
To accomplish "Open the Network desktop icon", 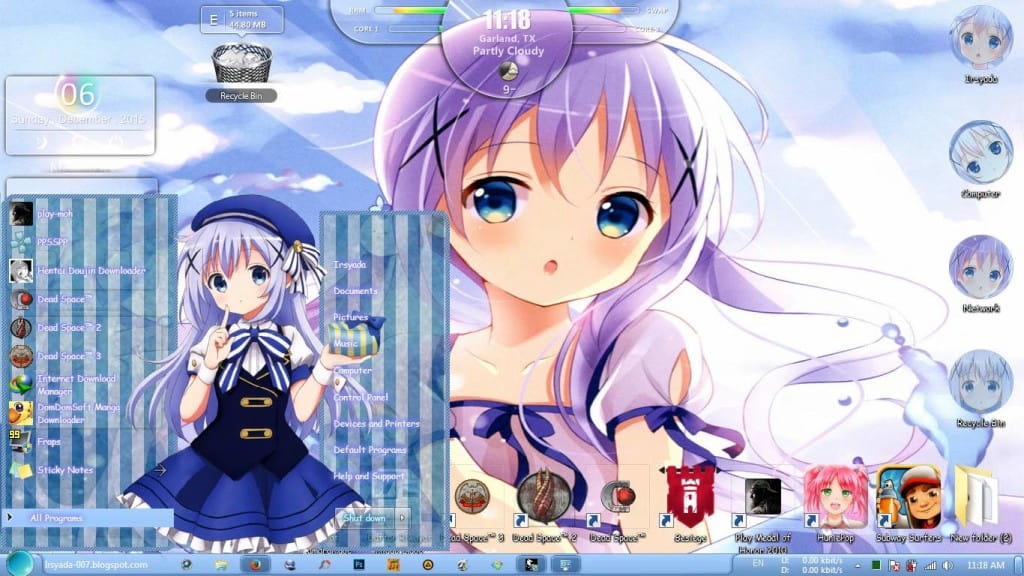I will [x=981, y=269].
